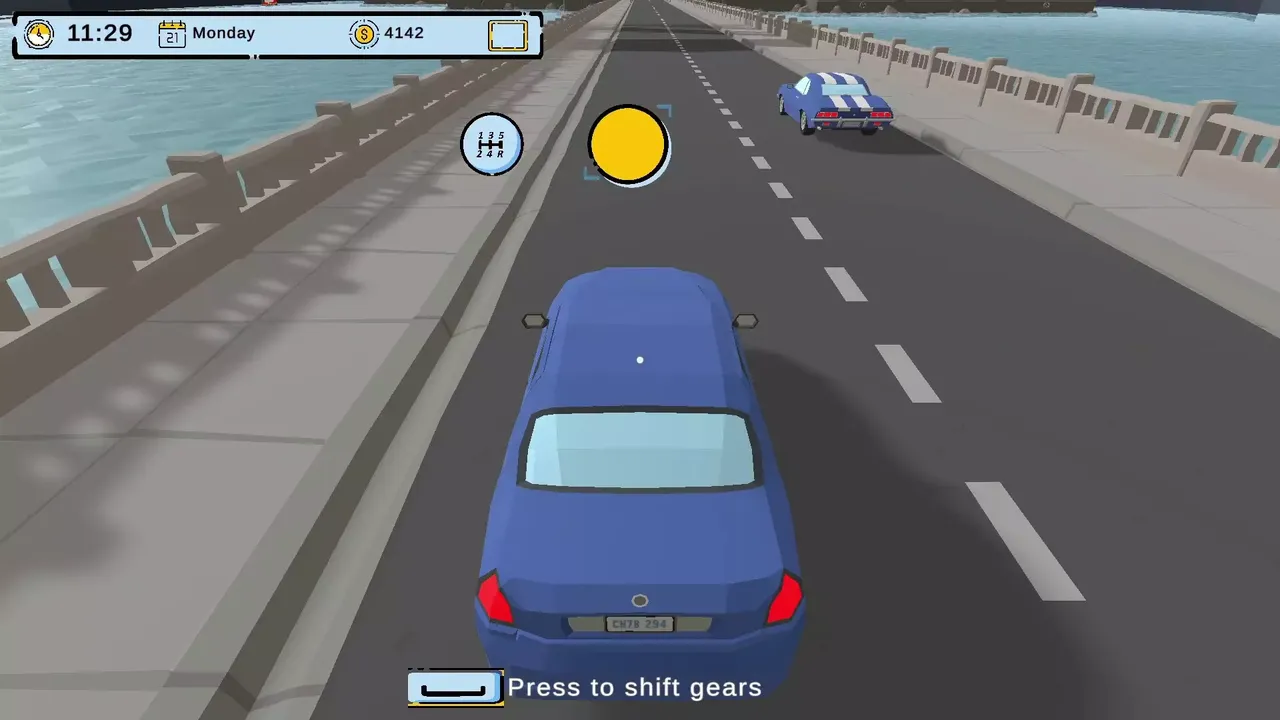Viewport: 1280px width, 720px height.
Task: Click the dollar coin icon in the HUD
Action: pyautogui.click(x=364, y=33)
